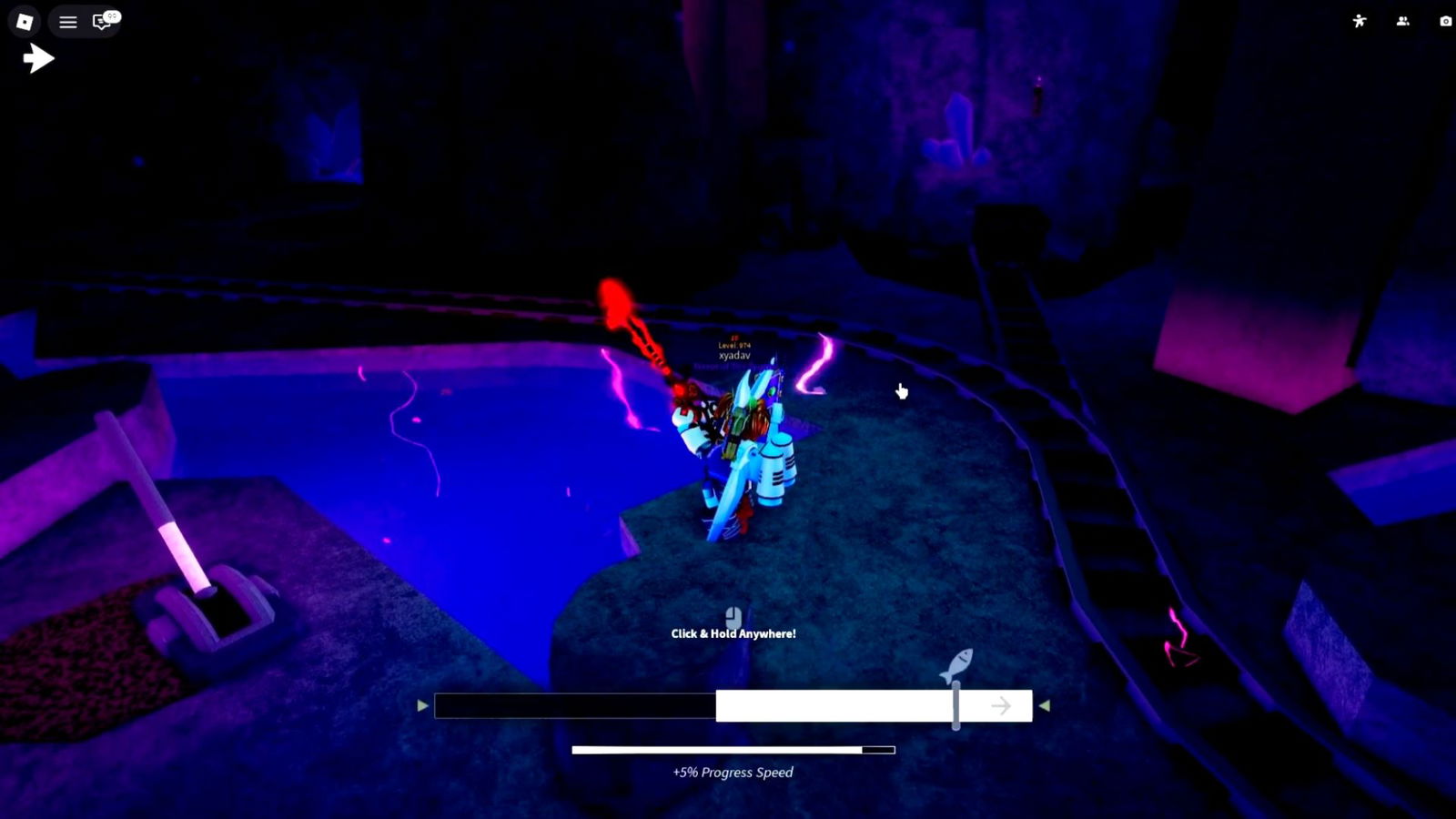Click the right arrow inside the fishing bar
1456x819 pixels.
1002,704
